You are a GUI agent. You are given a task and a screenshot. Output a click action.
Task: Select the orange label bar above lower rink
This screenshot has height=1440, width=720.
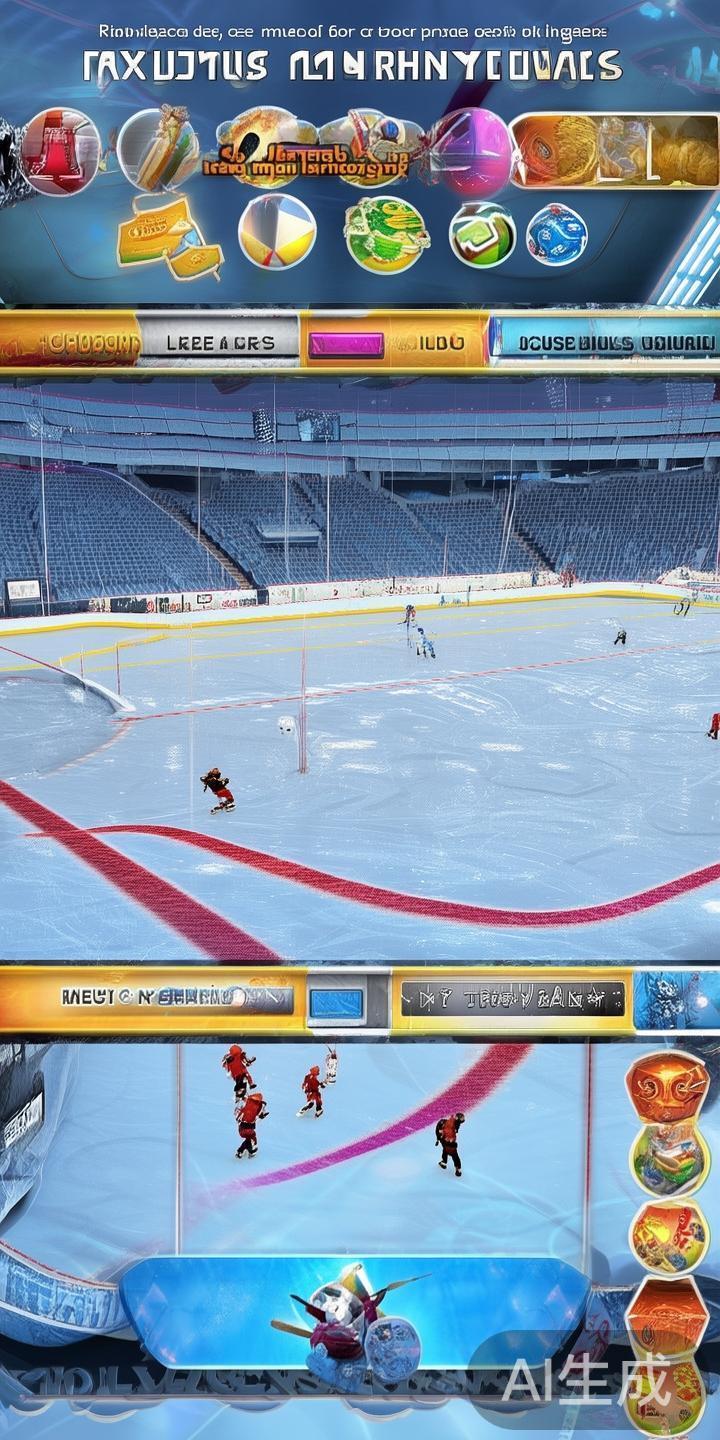[150, 997]
